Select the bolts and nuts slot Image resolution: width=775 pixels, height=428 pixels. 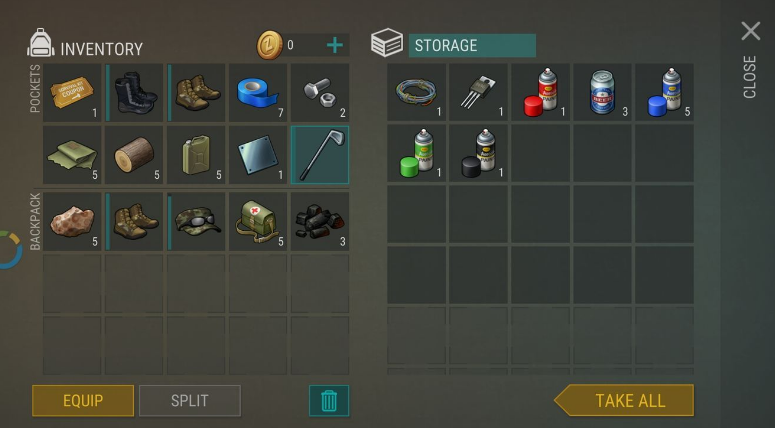click(x=320, y=93)
